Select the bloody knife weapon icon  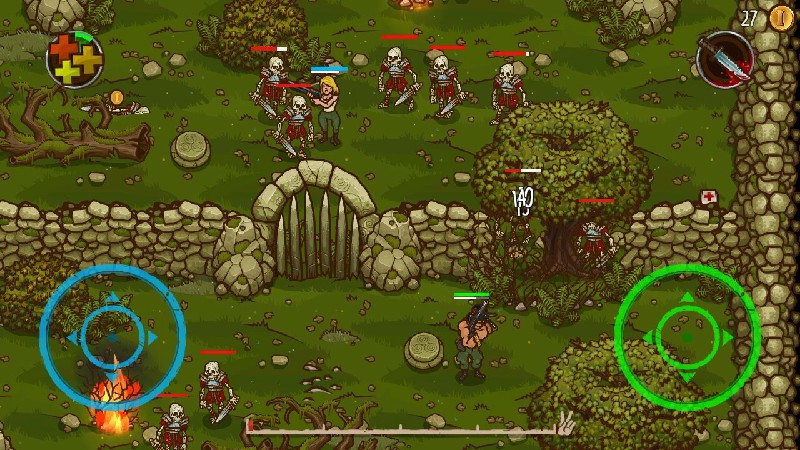point(724,58)
